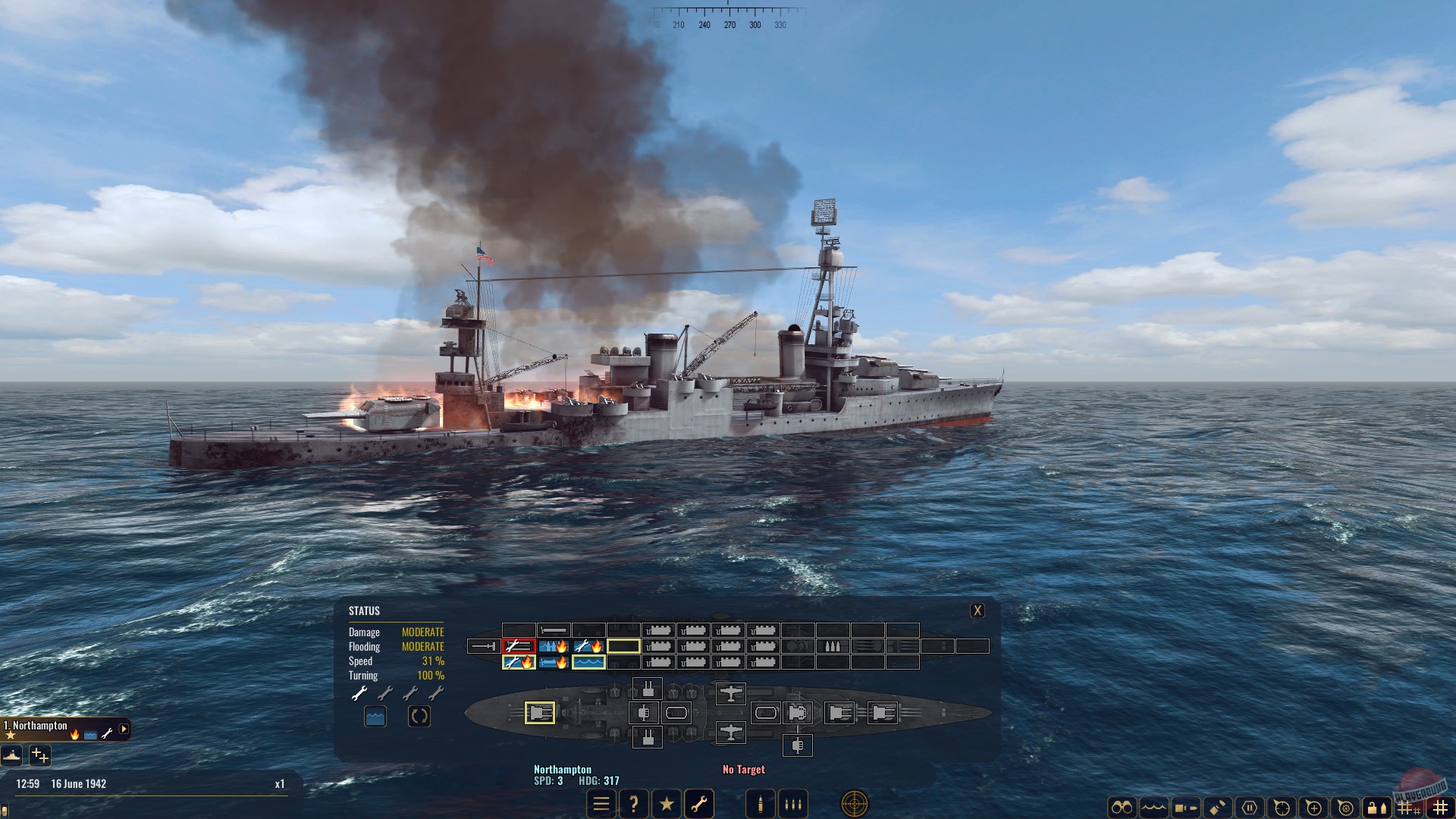Set first repair priority wrench
This screenshot has height=819, width=1456.
click(x=359, y=692)
